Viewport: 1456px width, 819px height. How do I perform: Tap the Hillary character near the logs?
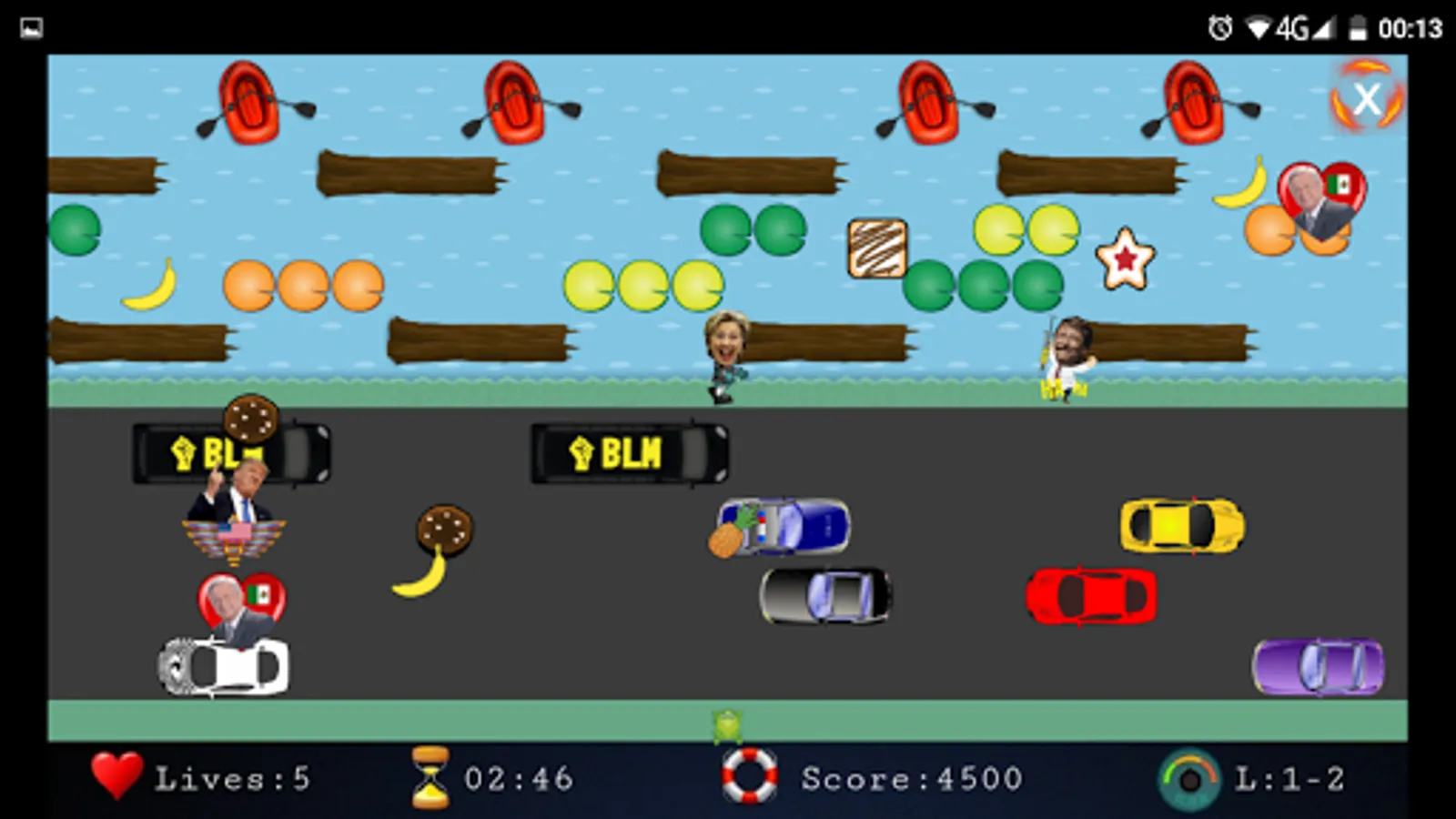(723, 355)
